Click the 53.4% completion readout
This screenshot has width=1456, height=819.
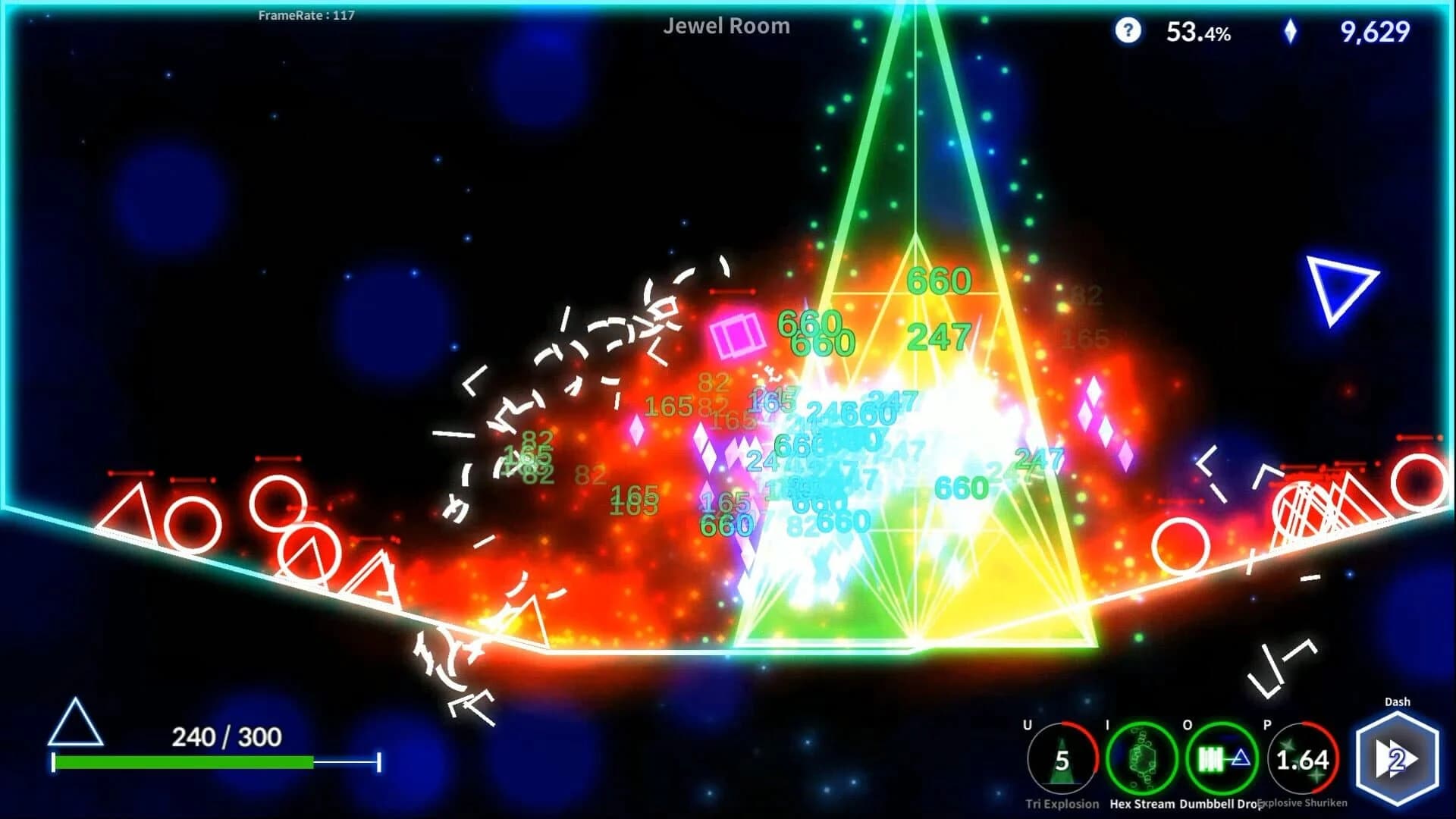(1199, 32)
